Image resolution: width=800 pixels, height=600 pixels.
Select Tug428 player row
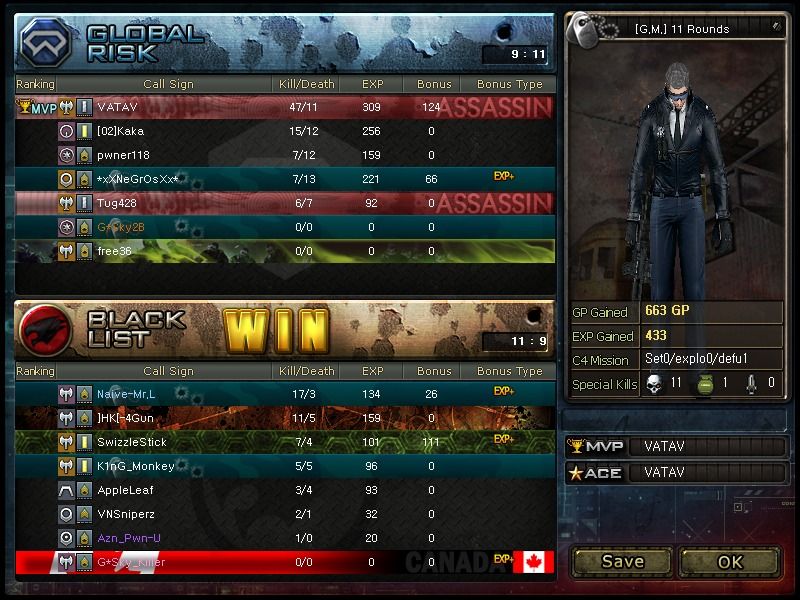[285, 203]
